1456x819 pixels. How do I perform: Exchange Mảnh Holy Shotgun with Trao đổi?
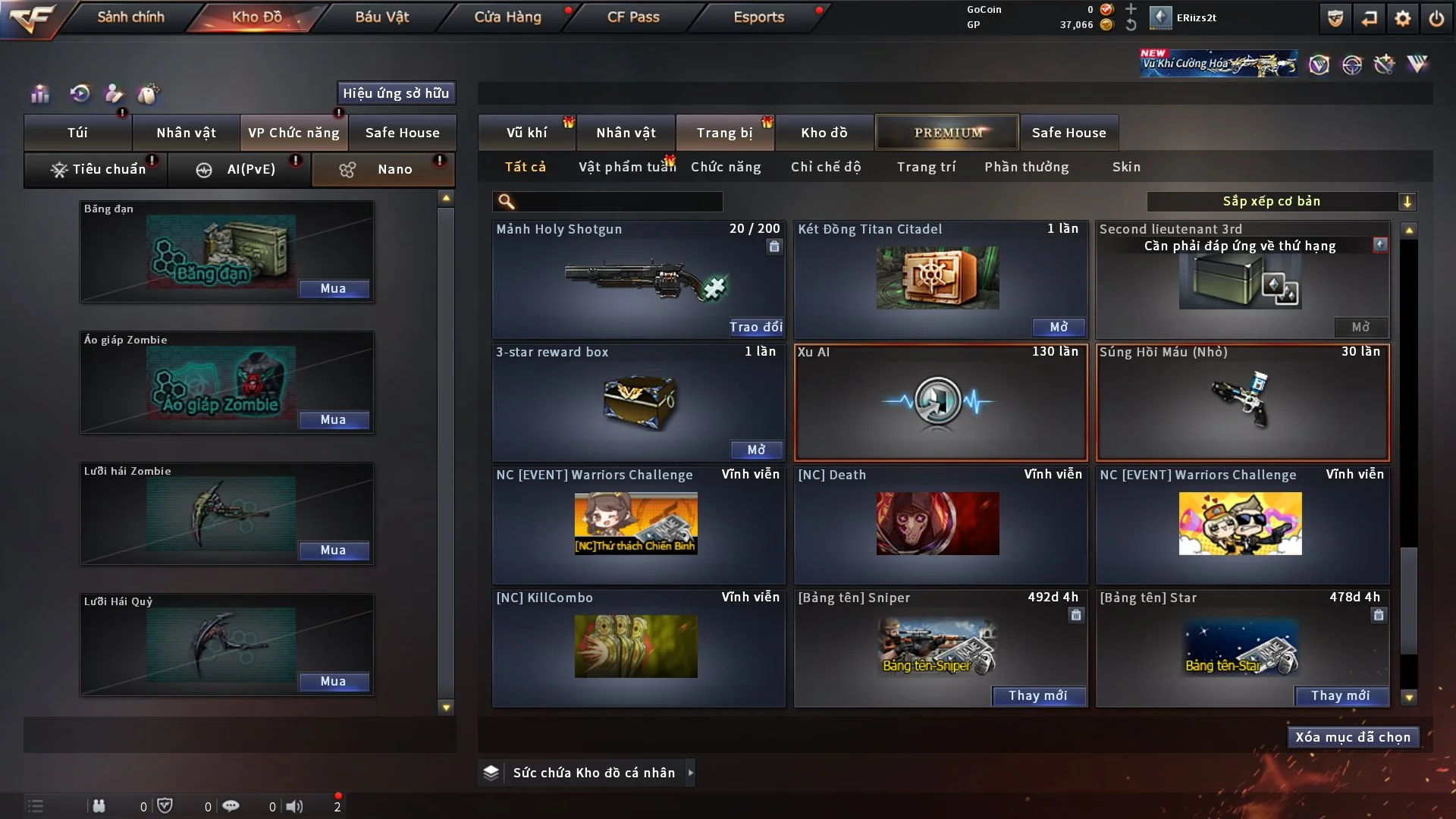tap(755, 327)
